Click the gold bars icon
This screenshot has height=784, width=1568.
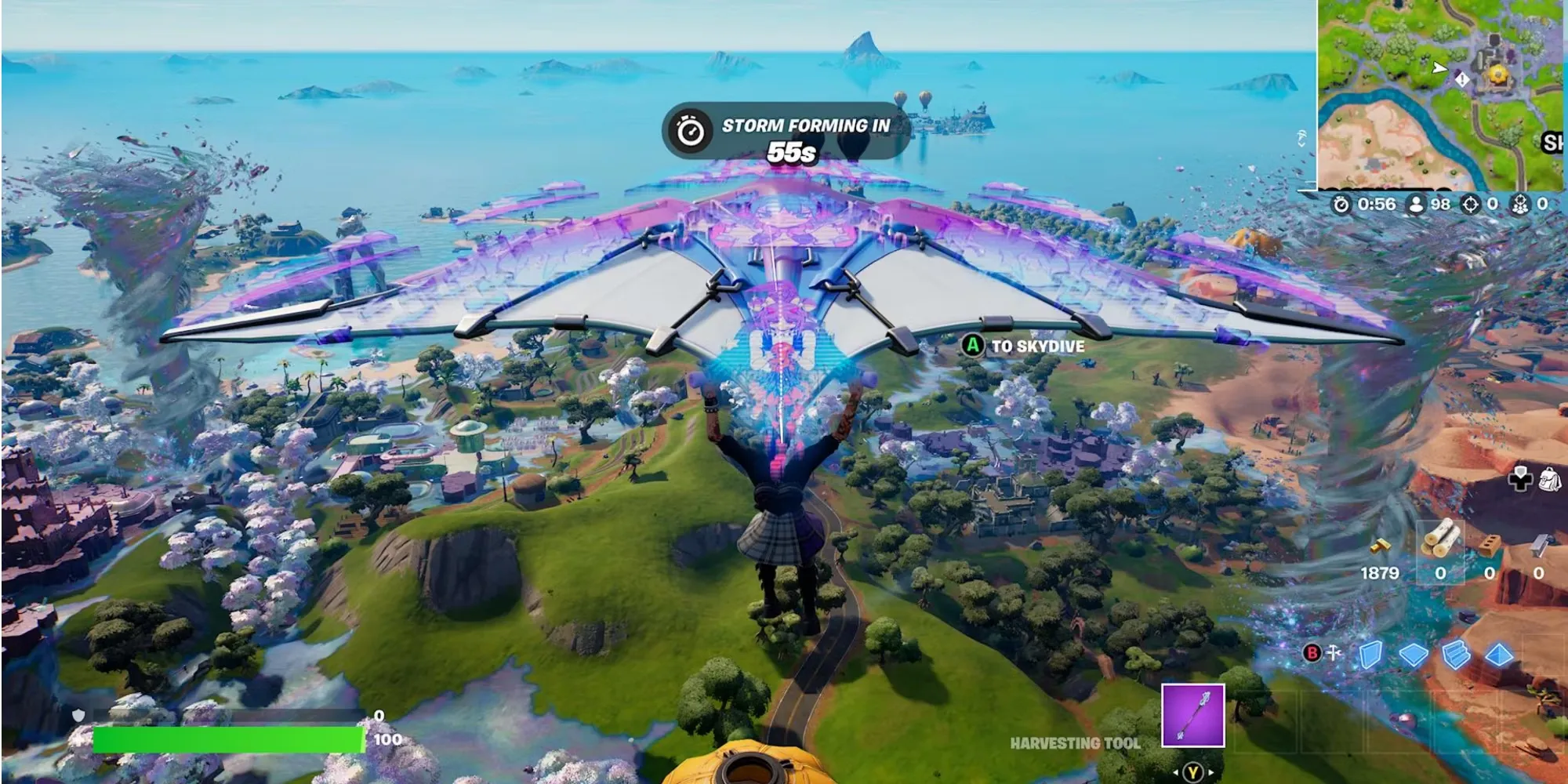point(1380,546)
